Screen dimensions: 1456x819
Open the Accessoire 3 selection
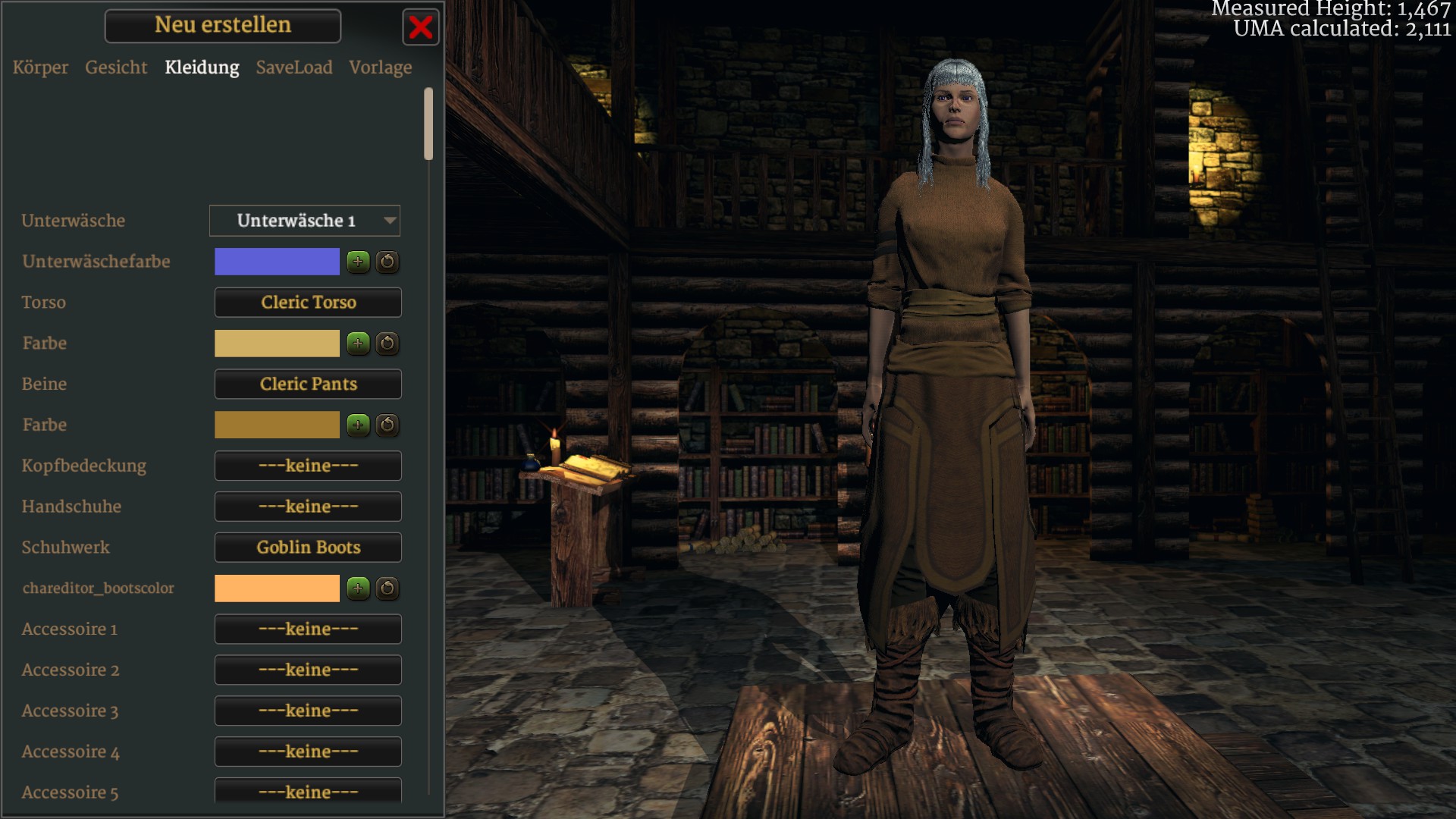(308, 711)
